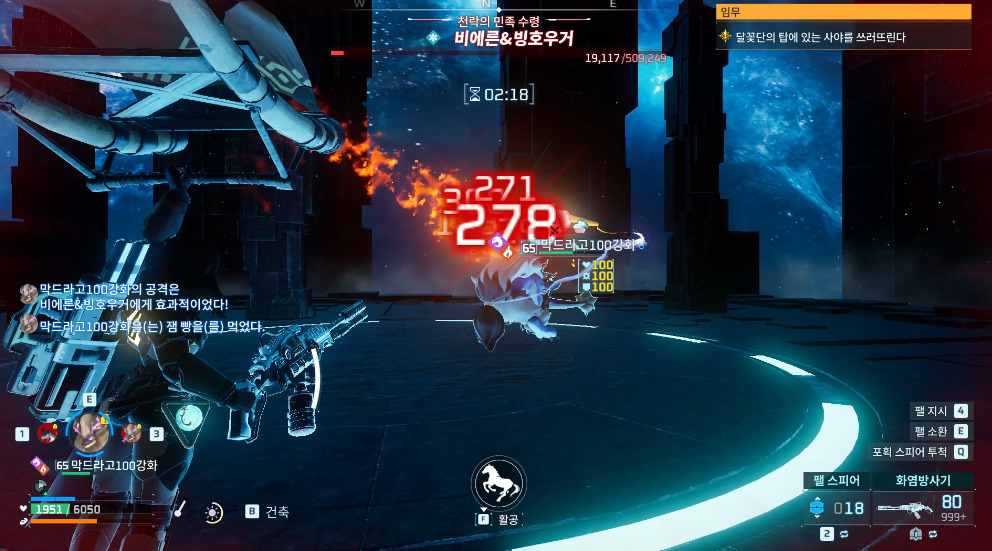The image size is (992, 551).
Task: Switch to the previous Pal beside key 1
Action: [x=47, y=433]
